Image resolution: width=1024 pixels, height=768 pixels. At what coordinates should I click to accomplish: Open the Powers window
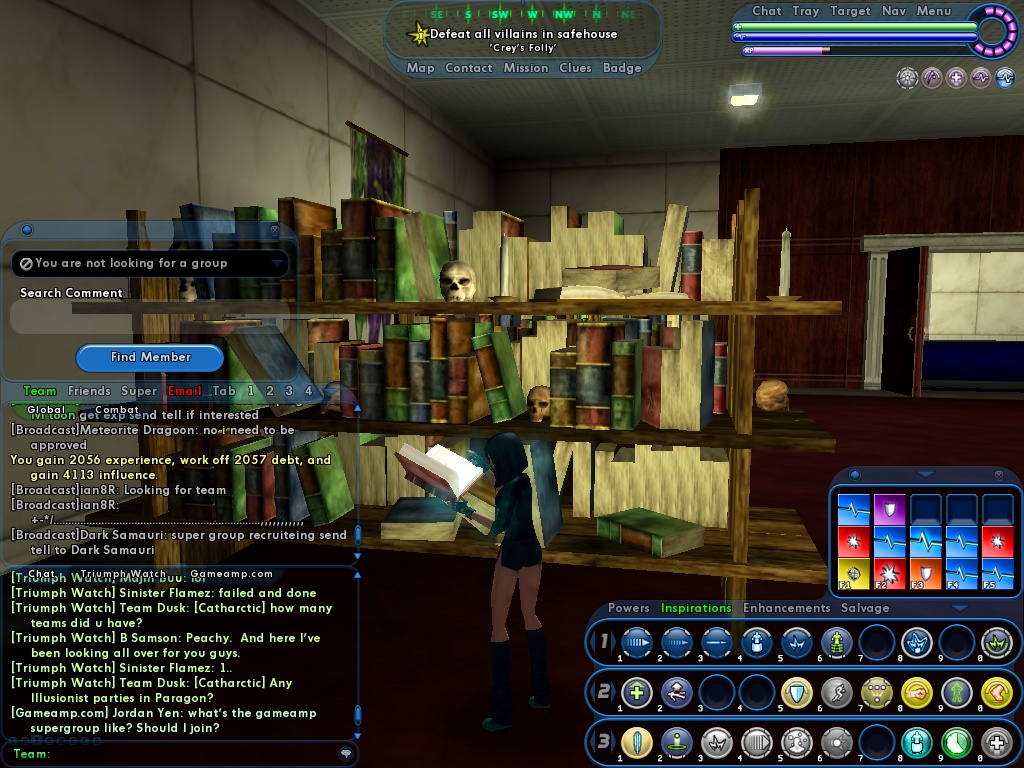click(x=628, y=608)
